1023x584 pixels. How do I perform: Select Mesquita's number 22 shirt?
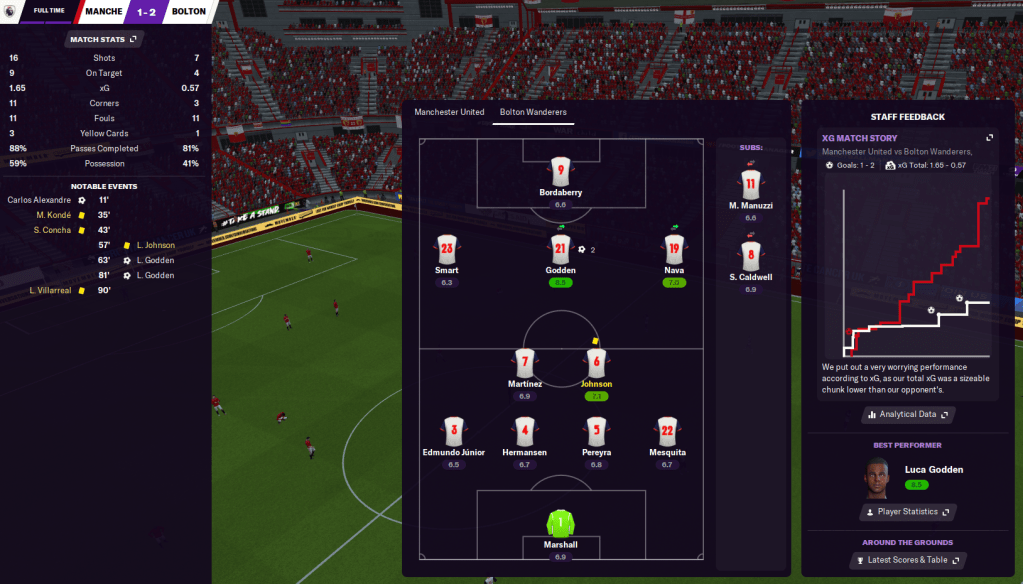[x=667, y=431]
